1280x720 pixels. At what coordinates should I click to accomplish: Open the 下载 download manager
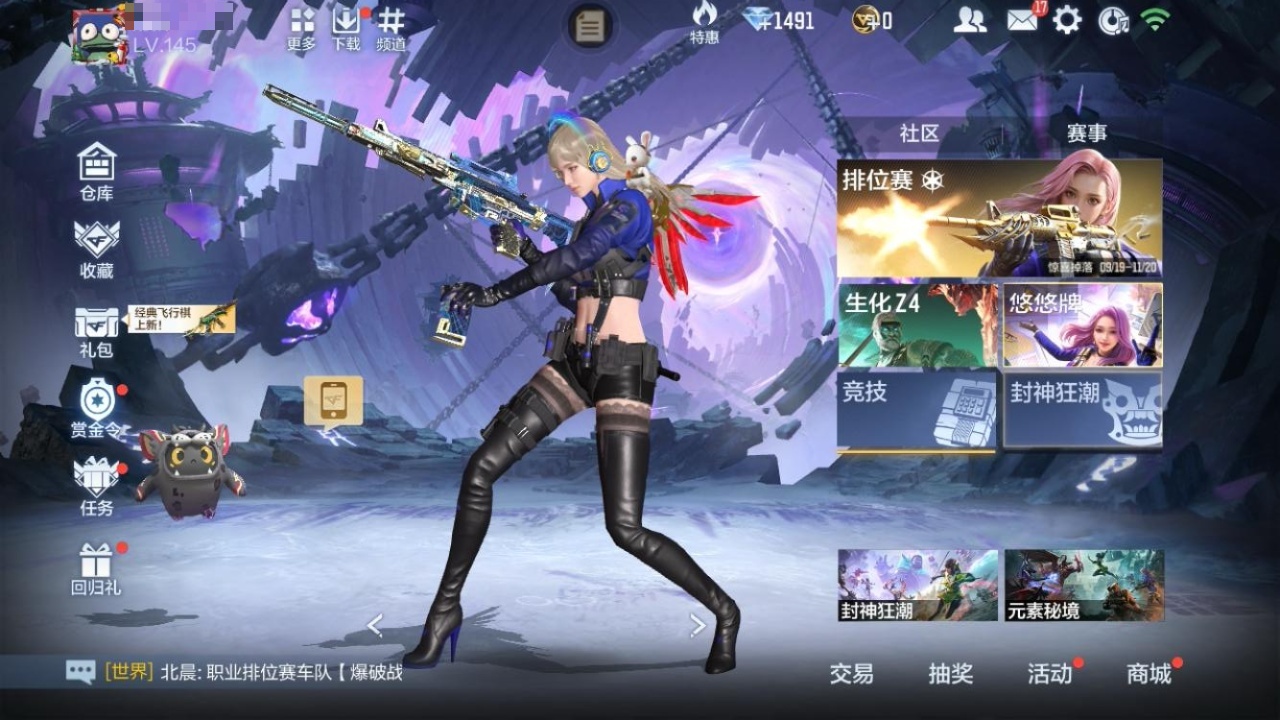click(346, 28)
